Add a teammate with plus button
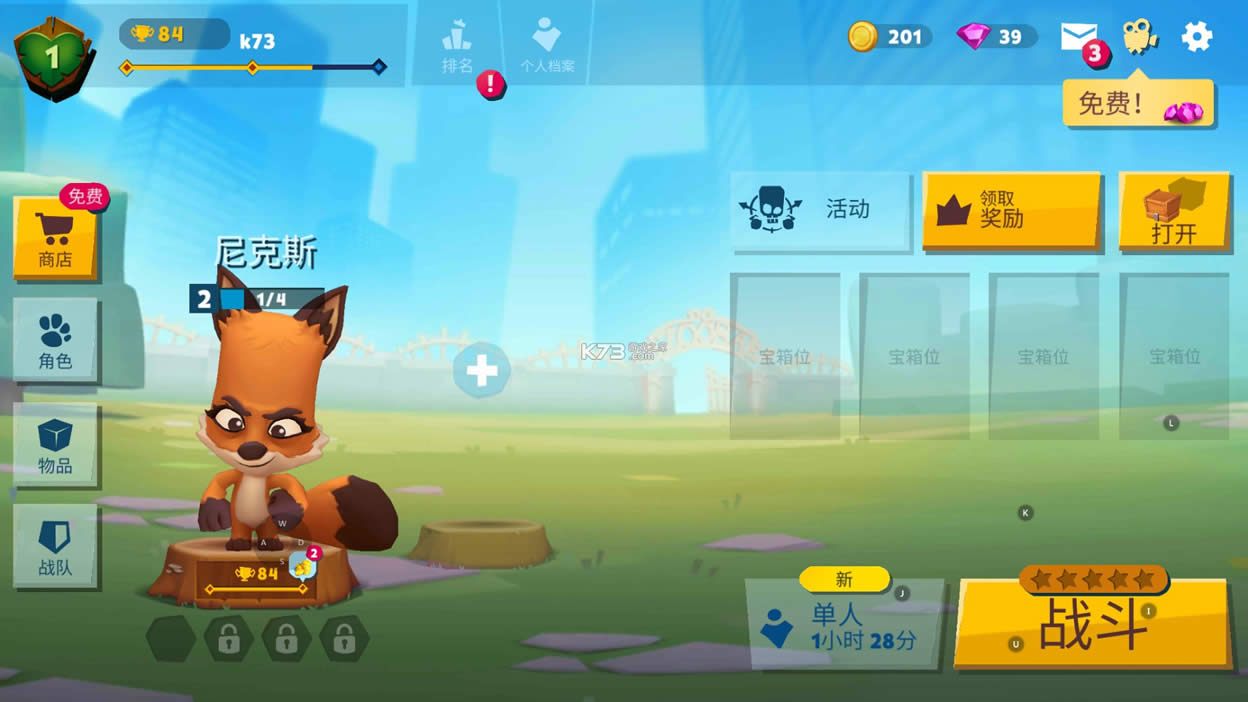Viewport: 1248px width, 702px height. click(x=482, y=371)
